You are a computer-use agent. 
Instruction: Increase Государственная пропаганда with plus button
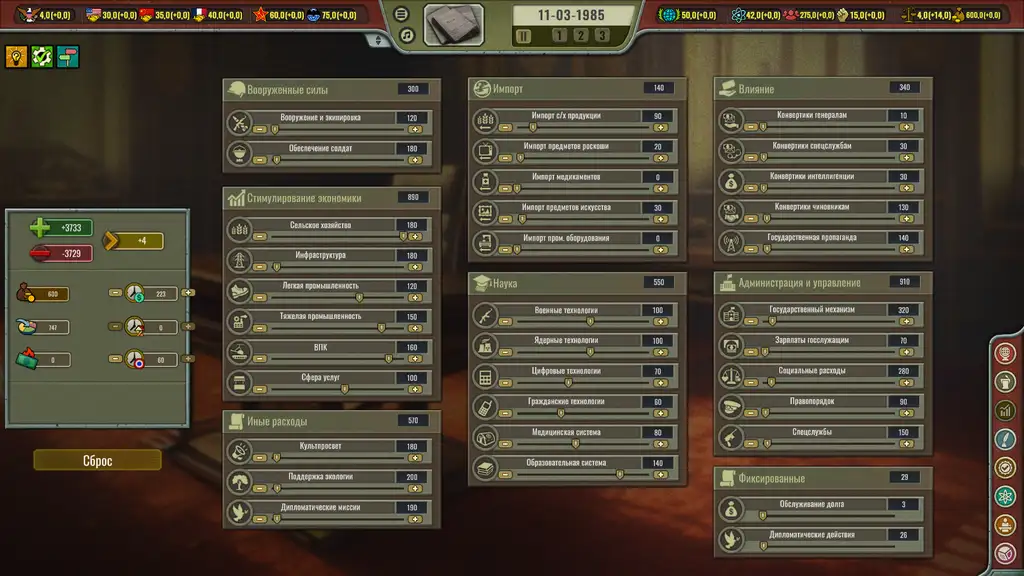906,250
